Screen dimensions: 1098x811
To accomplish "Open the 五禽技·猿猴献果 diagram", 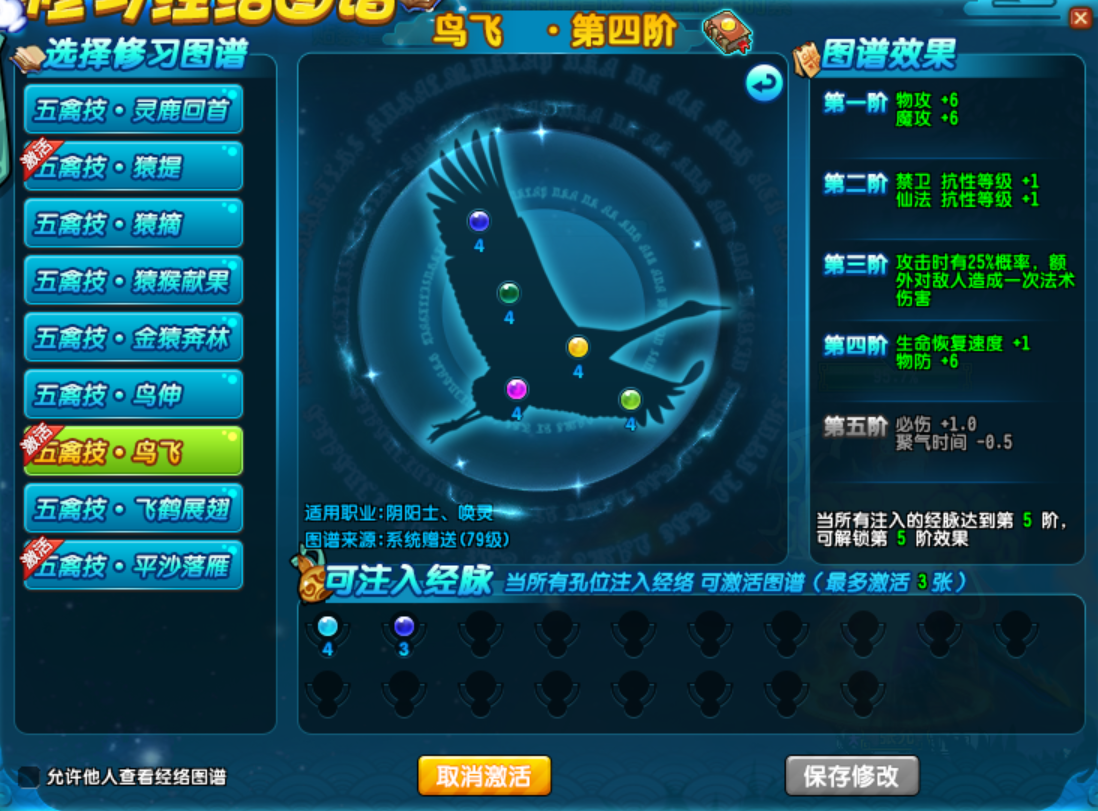I will (x=133, y=281).
